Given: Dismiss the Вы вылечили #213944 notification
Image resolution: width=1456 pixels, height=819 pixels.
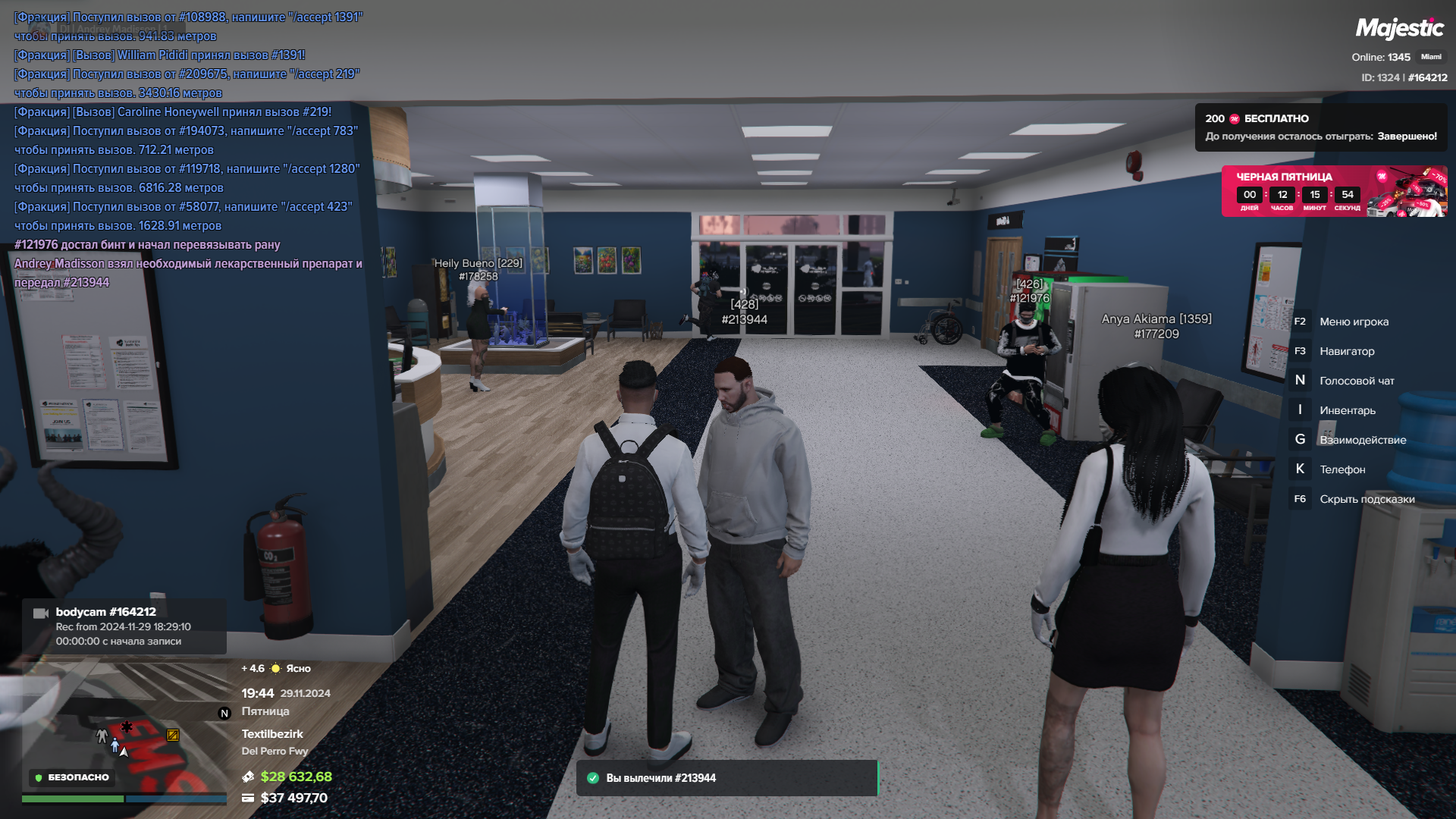Looking at the screenshot, I should coord(726,778).
